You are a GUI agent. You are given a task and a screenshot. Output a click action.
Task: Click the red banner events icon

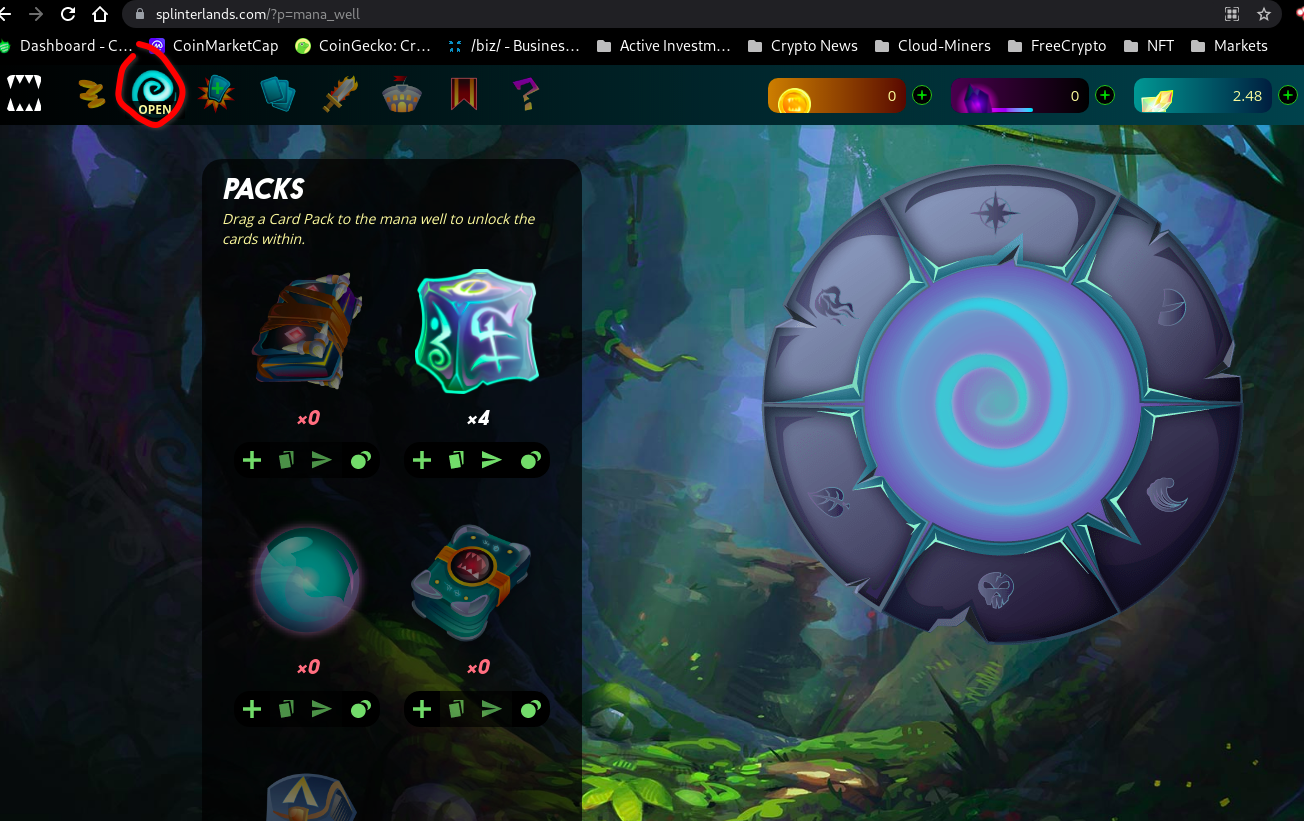(x=462, y=94)
